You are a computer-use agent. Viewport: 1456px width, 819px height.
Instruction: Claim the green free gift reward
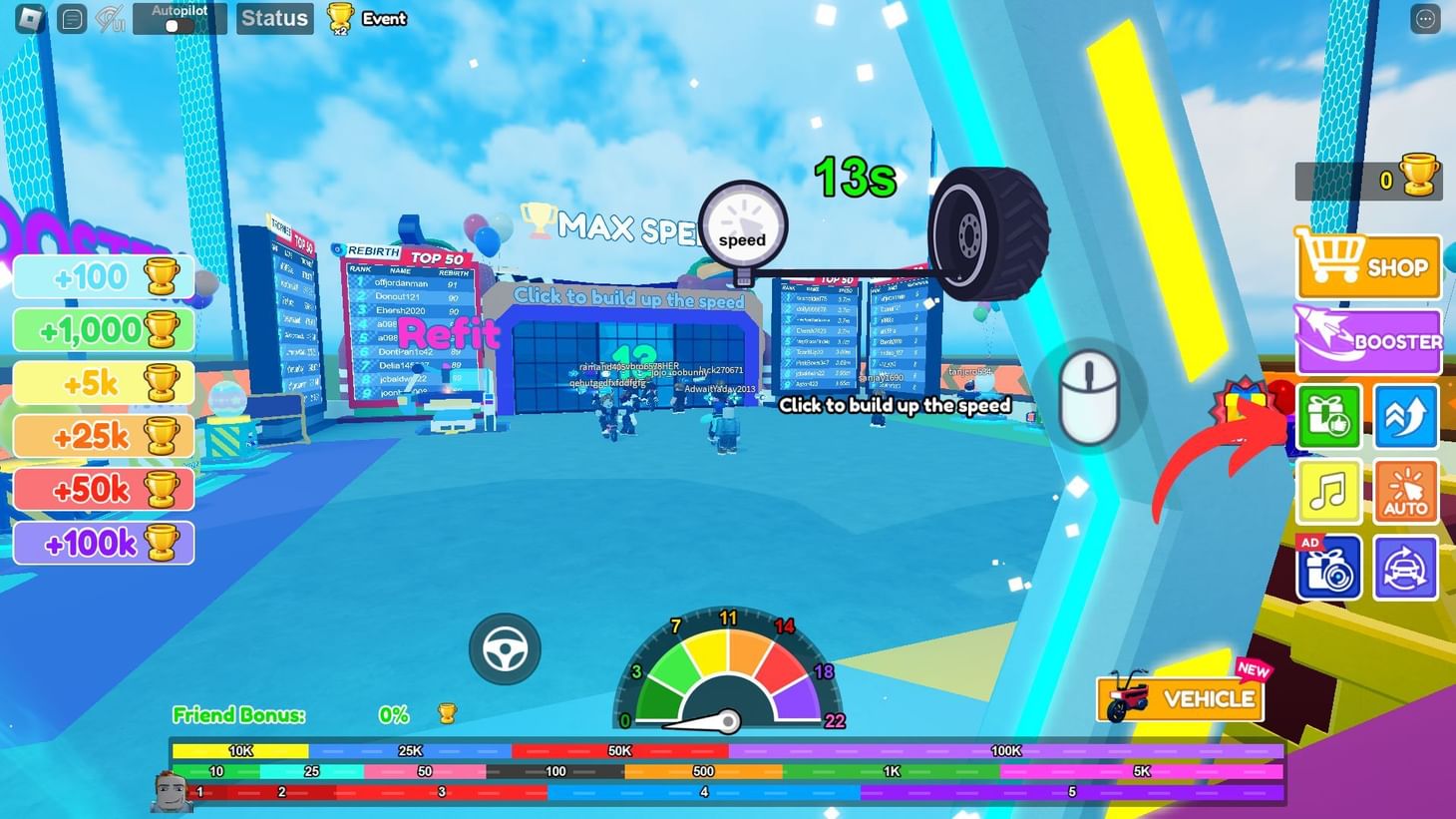1329,416
